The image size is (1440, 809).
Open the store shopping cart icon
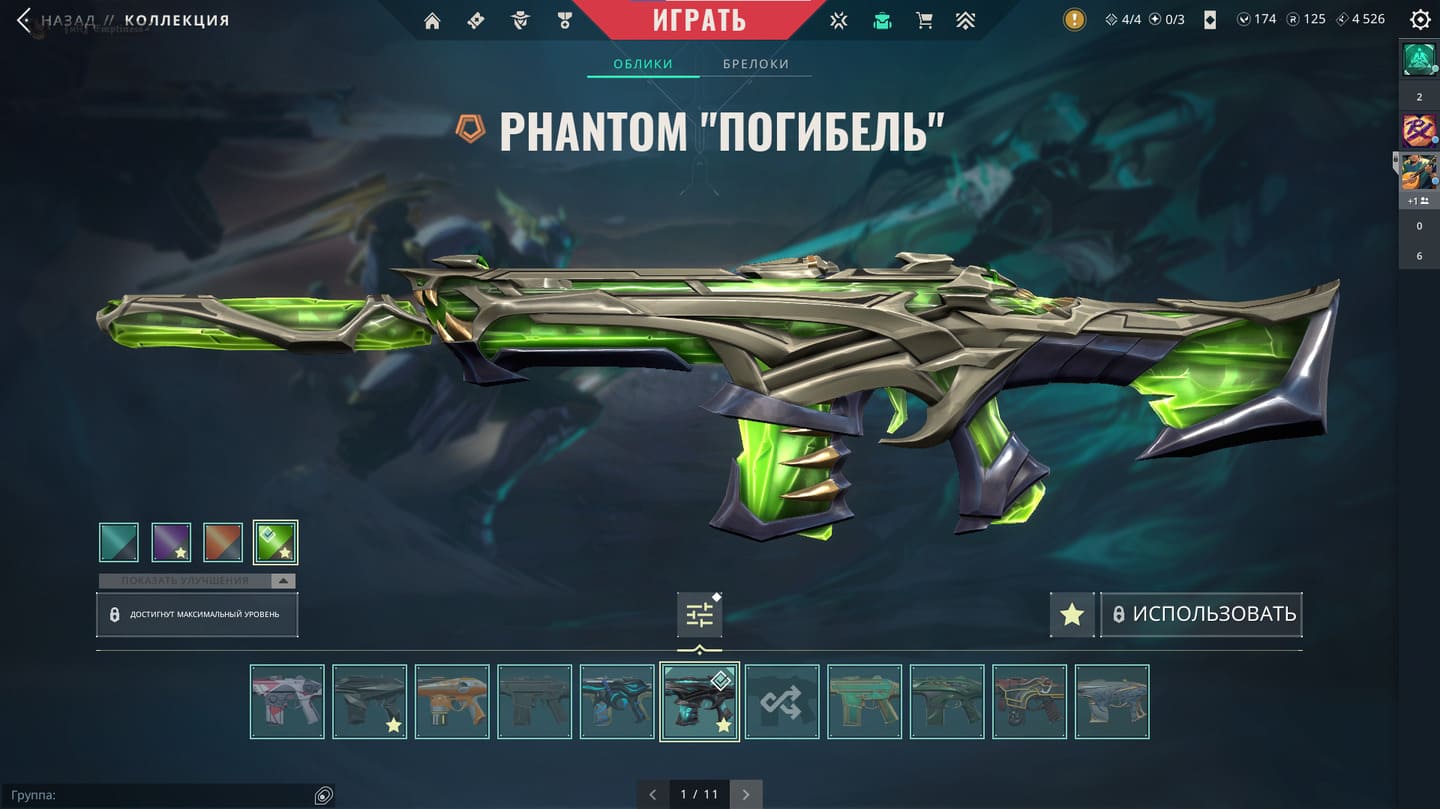pyautogui.click(x=924, y=20)
